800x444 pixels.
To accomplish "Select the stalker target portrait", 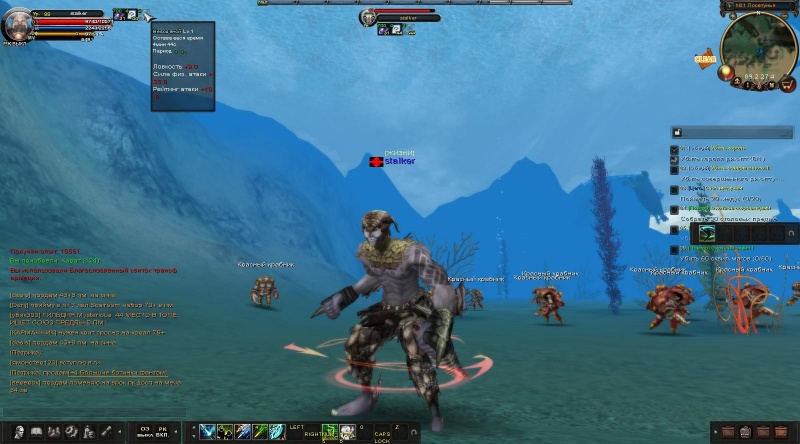I will point(369,17).
